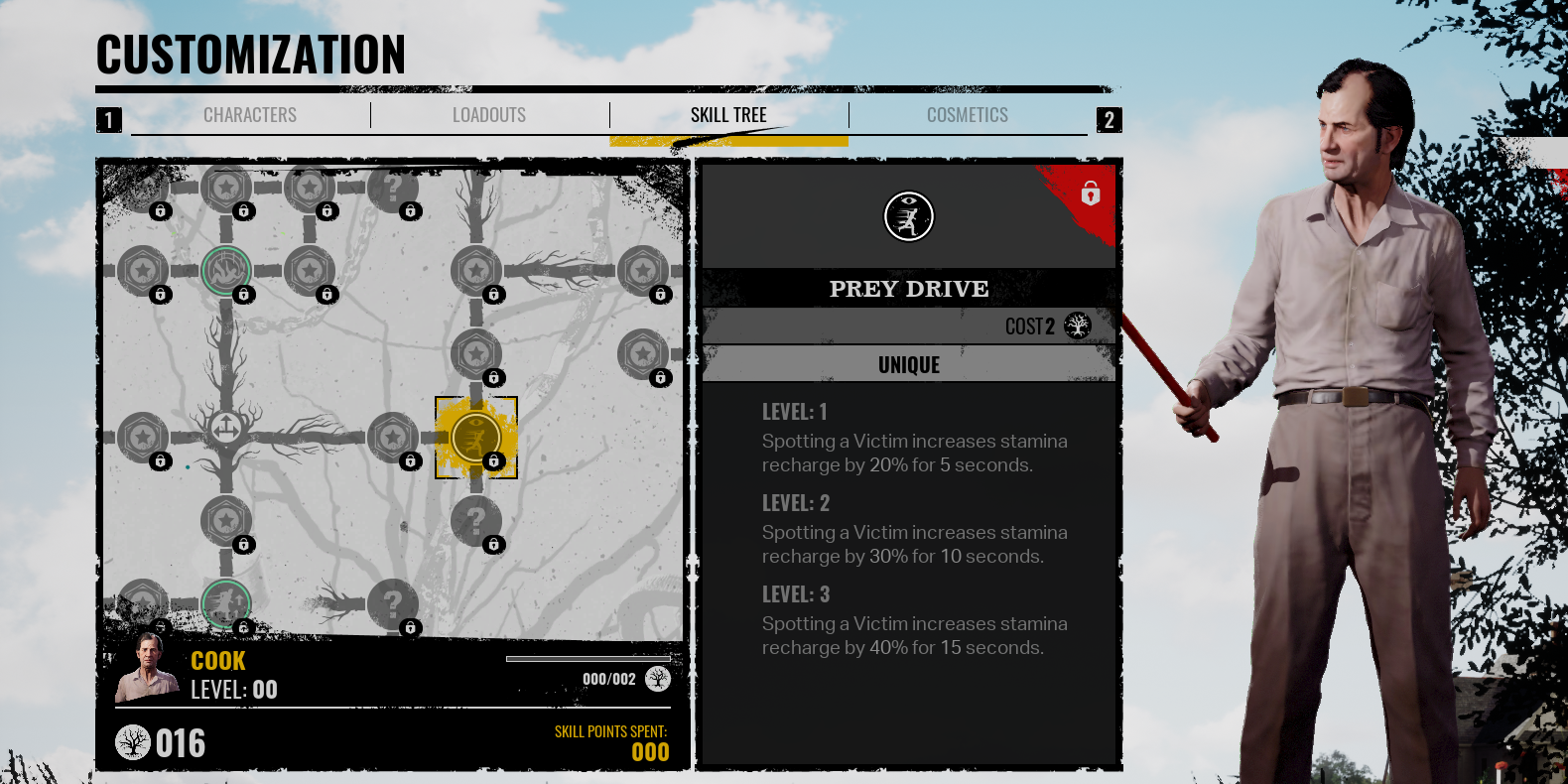Select the directional arrows branch node
1568x784 pixels.
pyautogui.click(x=226, y=429)
